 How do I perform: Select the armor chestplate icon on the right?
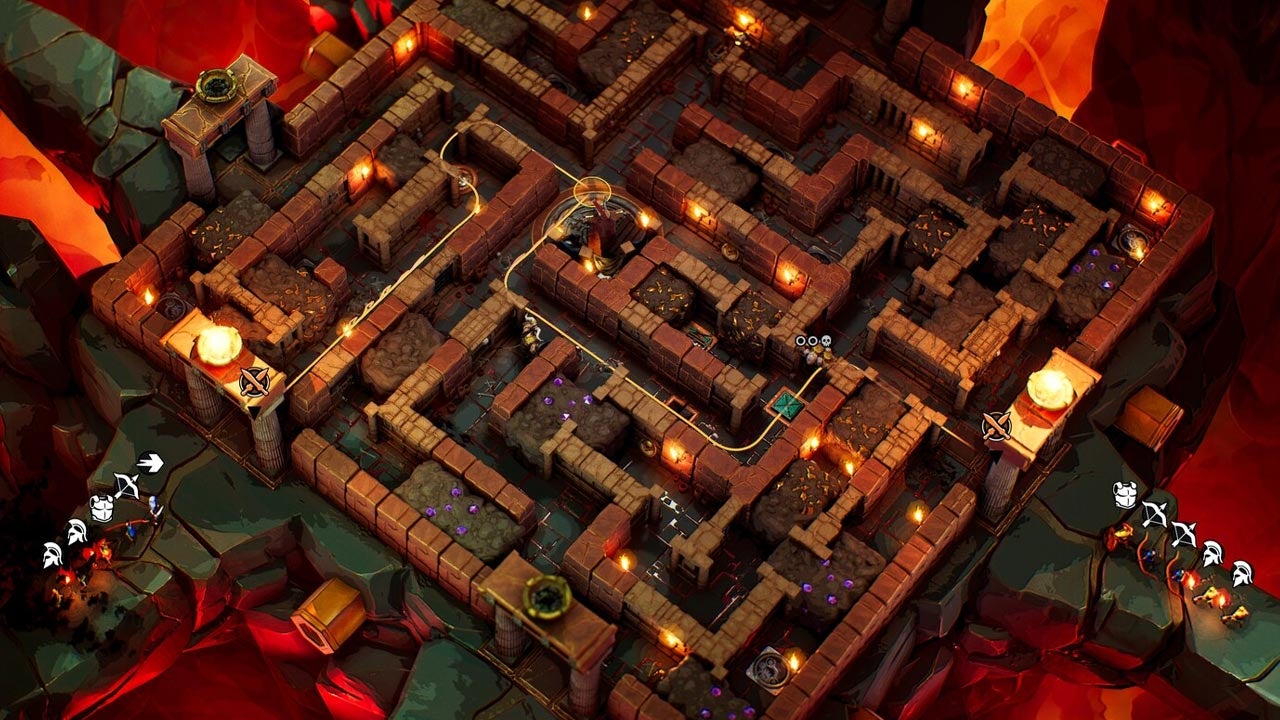coord(1124,495)
